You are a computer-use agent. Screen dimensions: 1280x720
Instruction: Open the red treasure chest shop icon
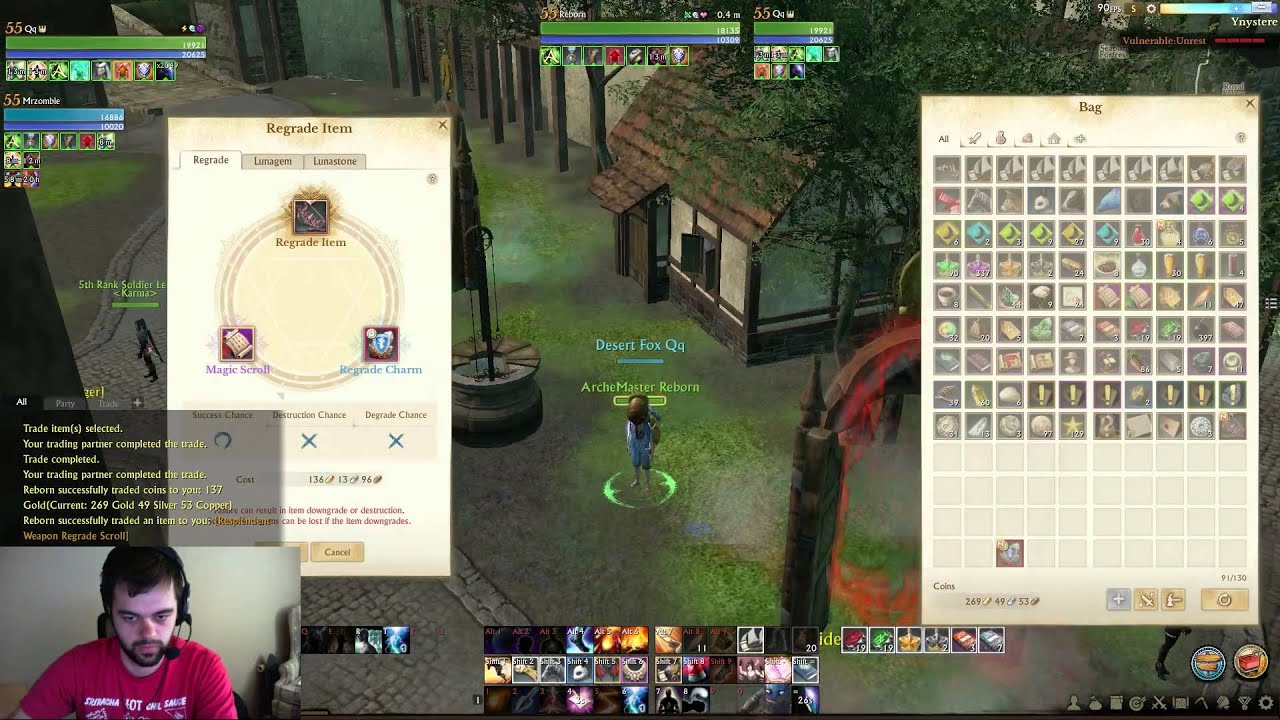pyautogui.click(x=1250, y=663)
